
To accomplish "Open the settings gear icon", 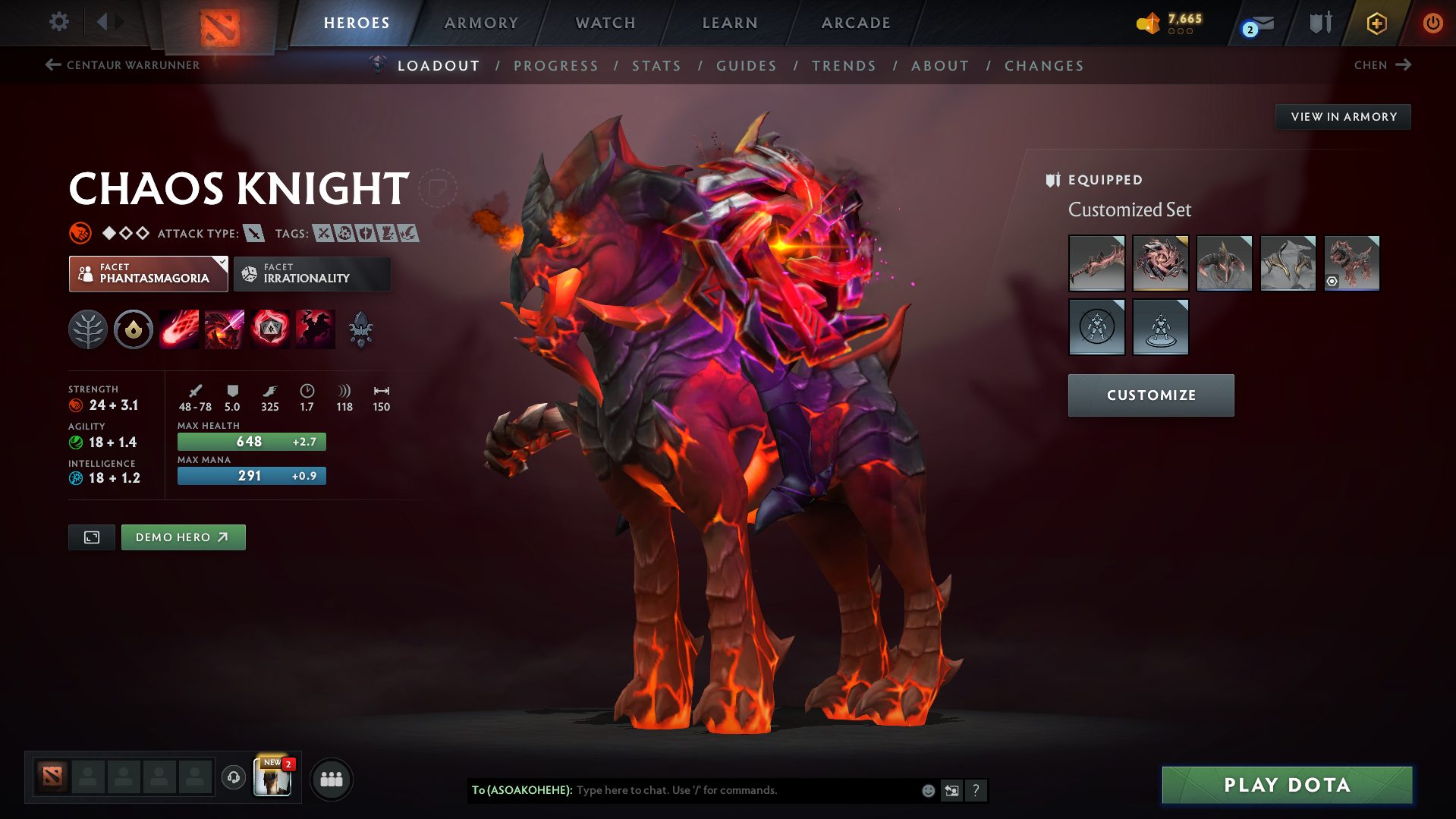I will click(58, 22).
